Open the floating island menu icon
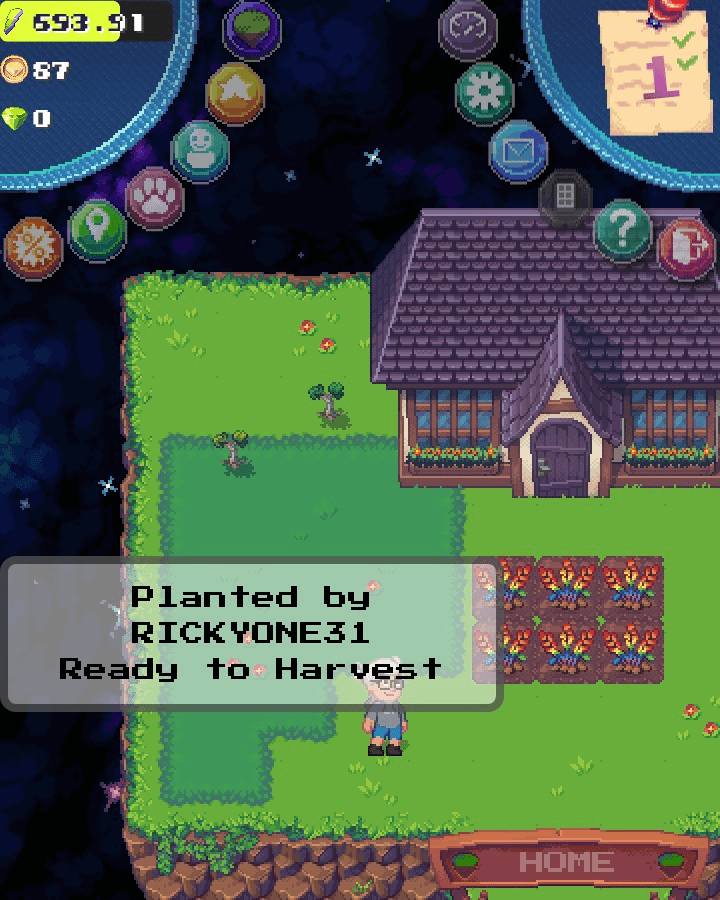This screenshot has height=900, width=720. 251,28
